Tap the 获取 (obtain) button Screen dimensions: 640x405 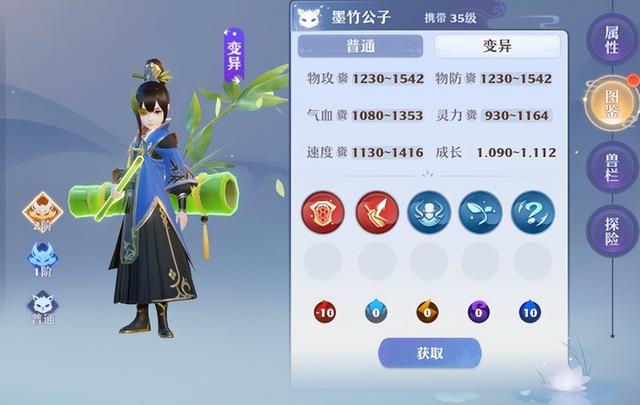click(429, 352)
